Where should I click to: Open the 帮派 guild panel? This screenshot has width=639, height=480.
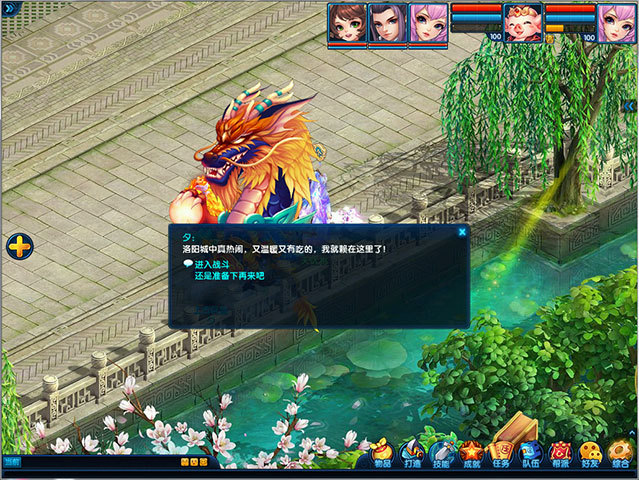pos(561,453)
